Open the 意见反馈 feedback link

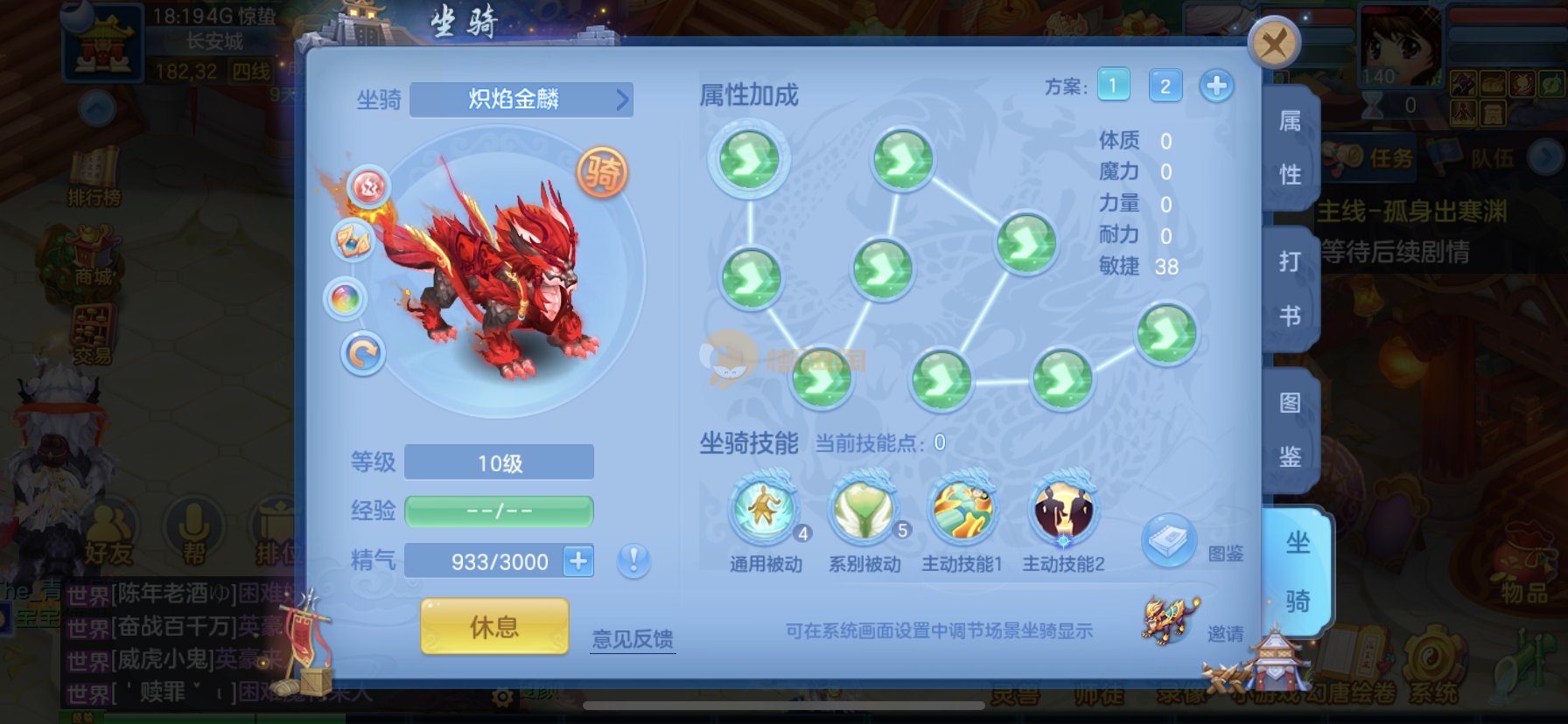tap(632, 639)
